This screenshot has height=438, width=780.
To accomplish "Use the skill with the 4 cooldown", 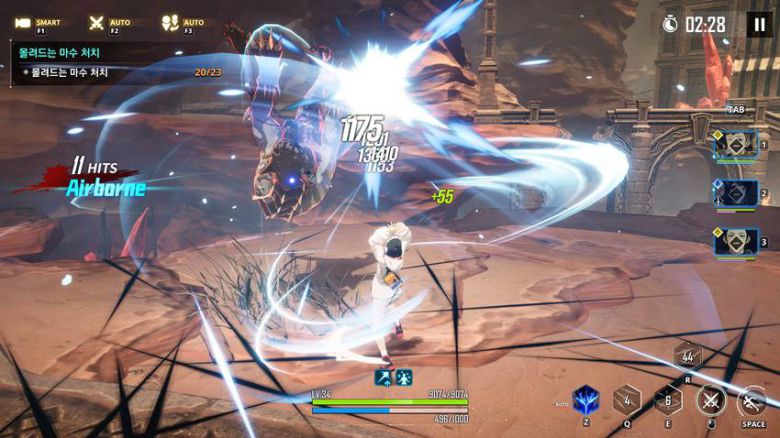I will pos(627,400).
